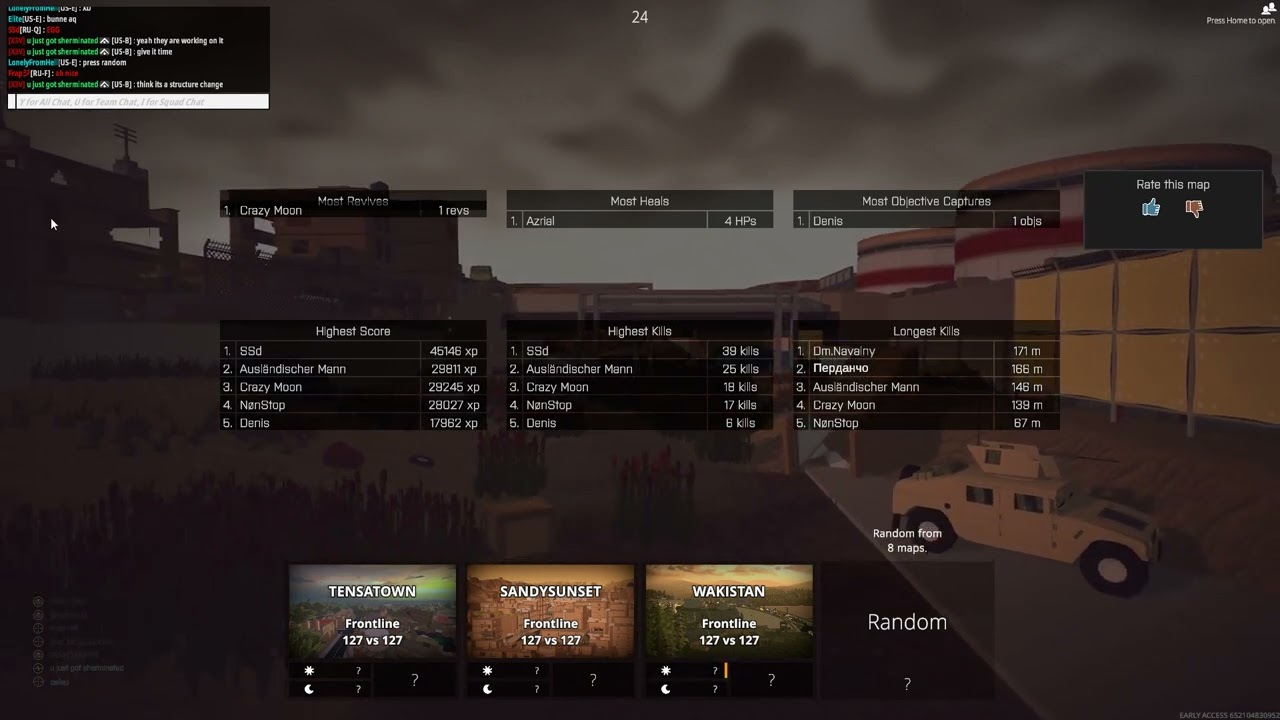
Task: Select the sun daytime icon under WAKISTAN
Action: [x=666, y=671]
